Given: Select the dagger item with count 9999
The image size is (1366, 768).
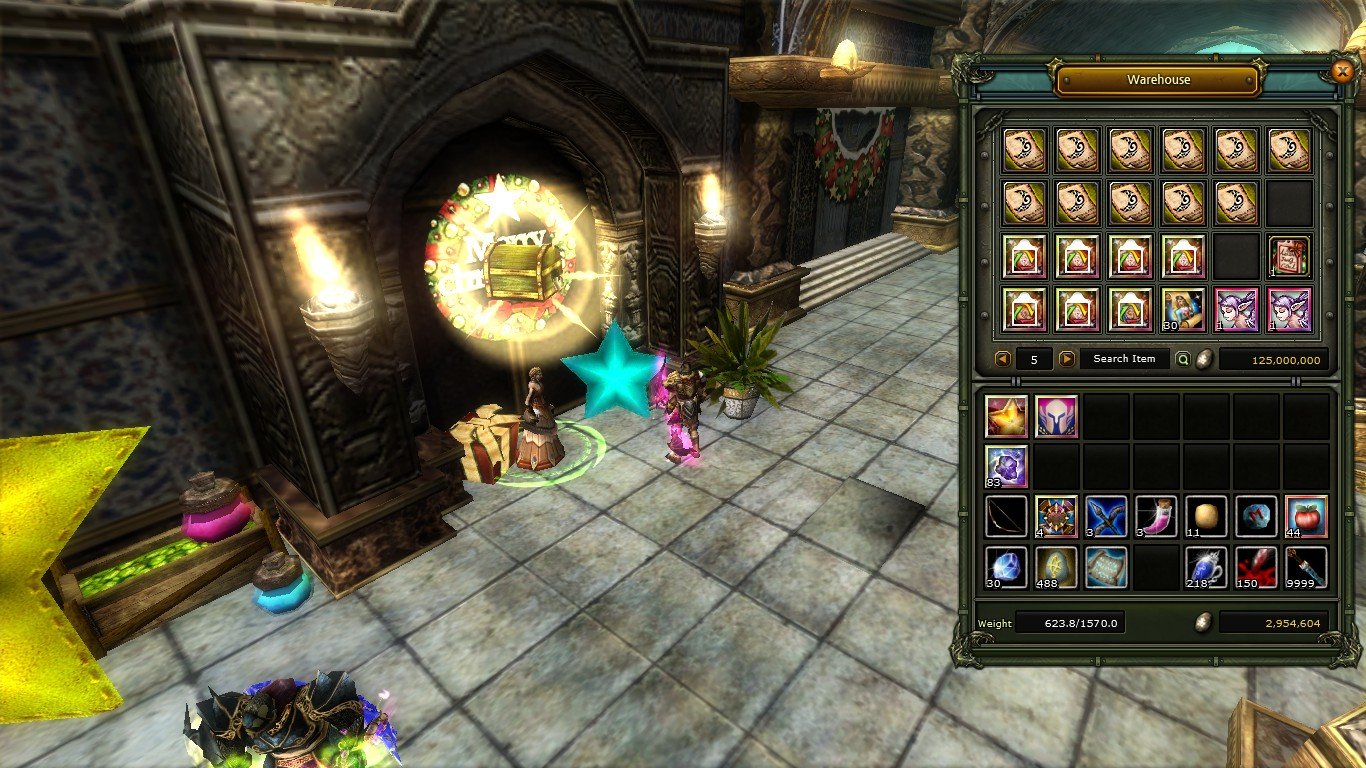Looking at the screenshot, I should (1307, 567).
